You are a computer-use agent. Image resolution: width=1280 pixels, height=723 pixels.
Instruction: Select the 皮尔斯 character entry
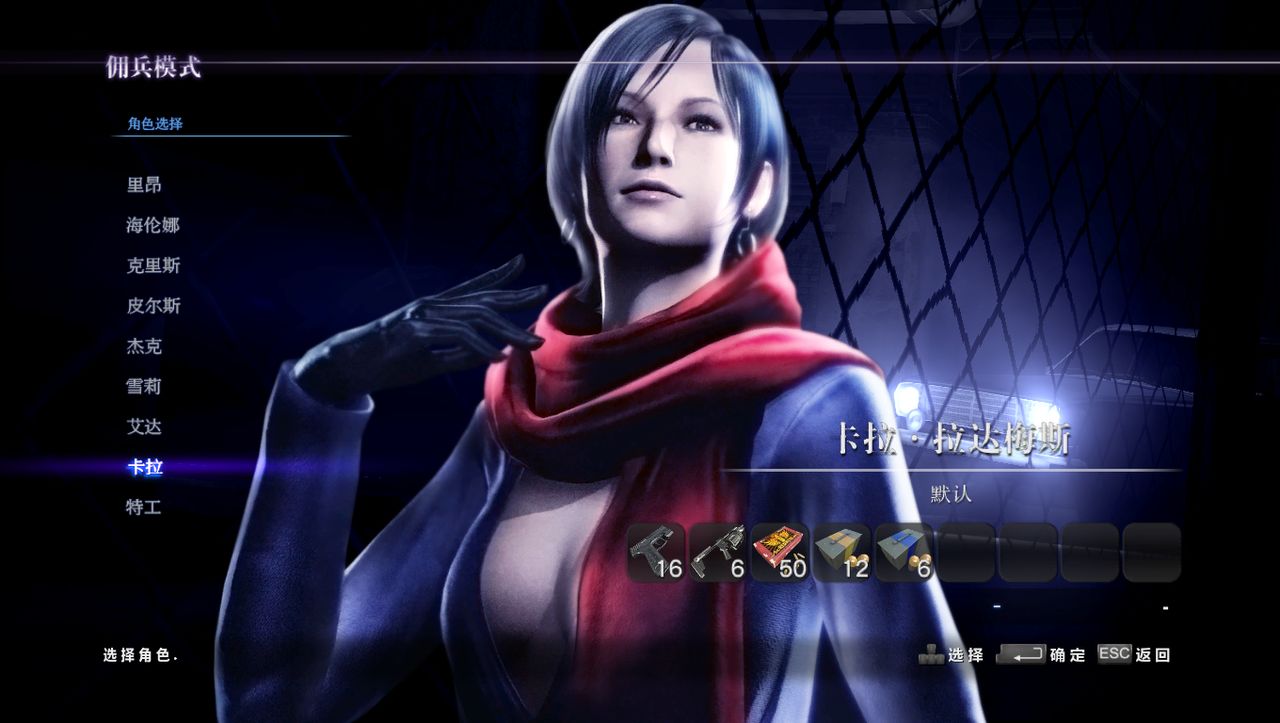[153, 306]
